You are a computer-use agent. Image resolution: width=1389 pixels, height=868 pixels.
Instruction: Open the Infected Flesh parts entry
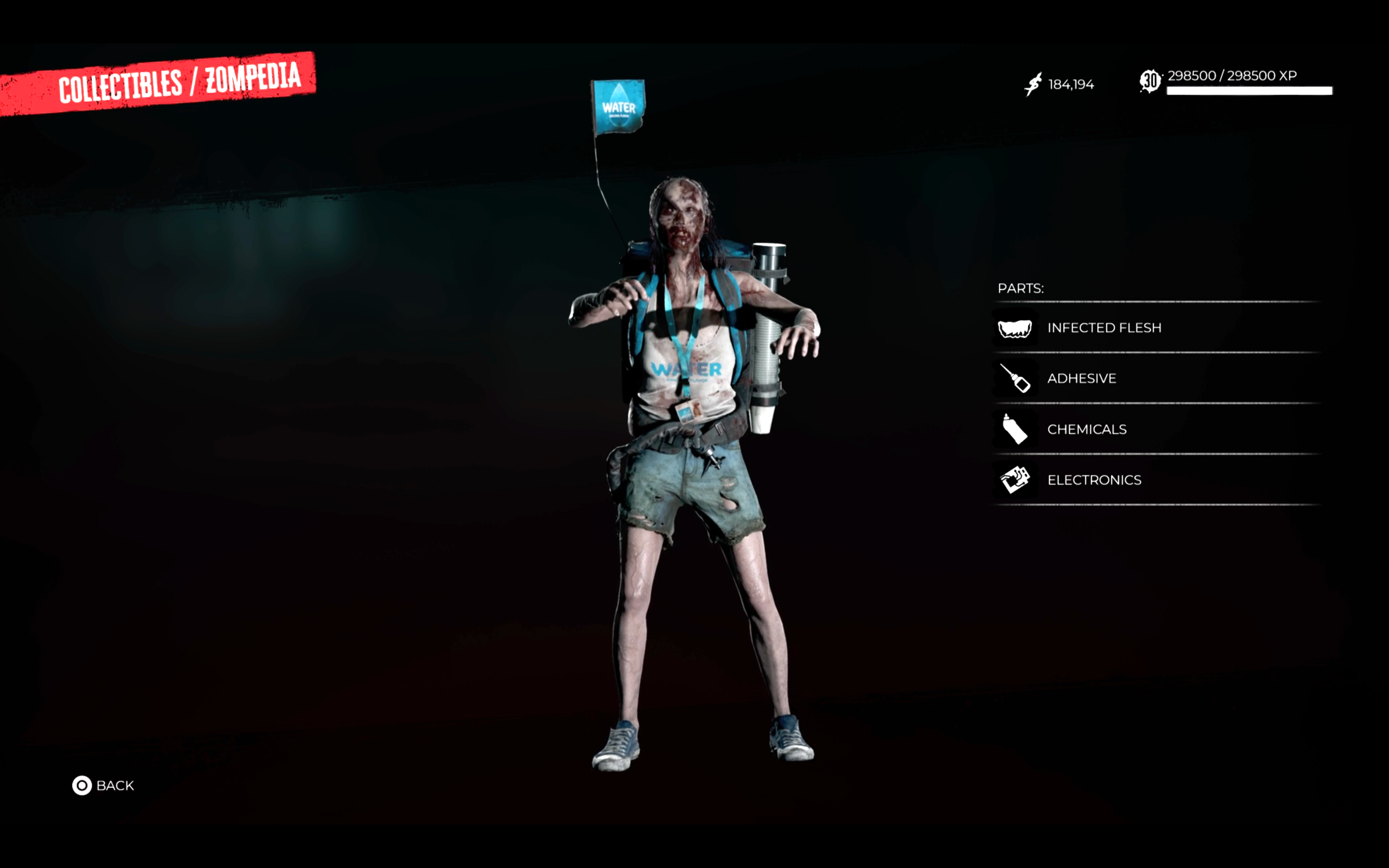(x=1105, y=328)
